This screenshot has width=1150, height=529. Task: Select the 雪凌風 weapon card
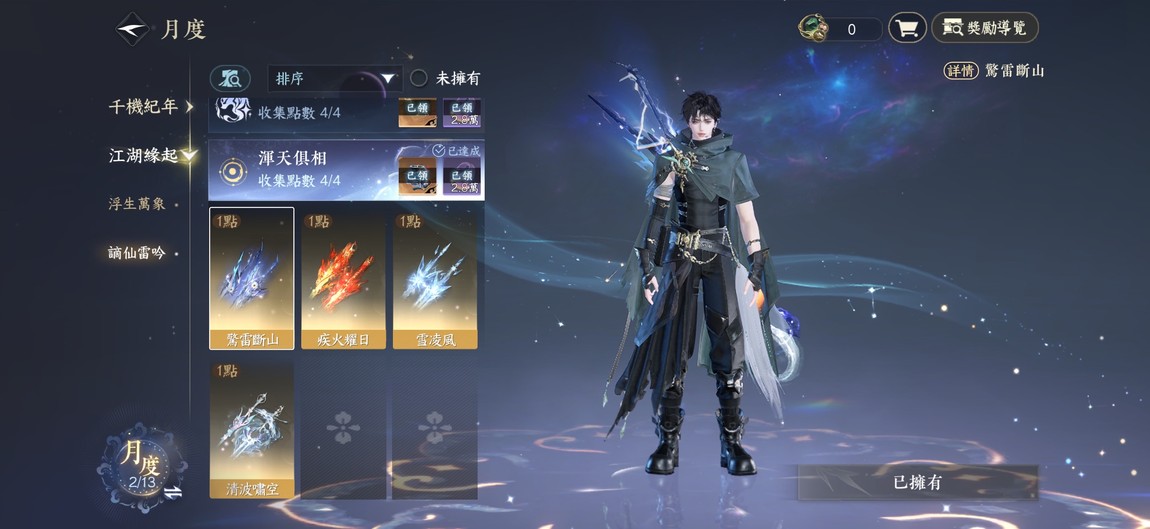[435, 278]
